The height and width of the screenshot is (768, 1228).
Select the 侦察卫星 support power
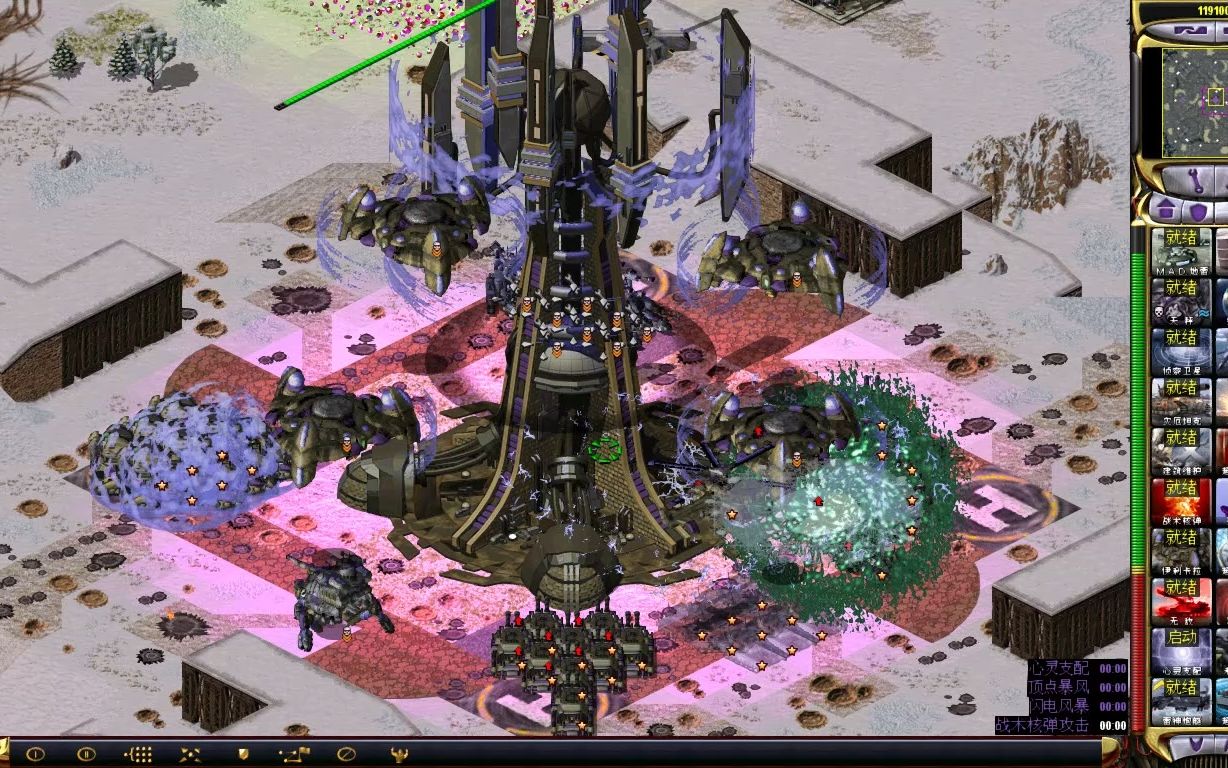click(x=1181, y=350)
